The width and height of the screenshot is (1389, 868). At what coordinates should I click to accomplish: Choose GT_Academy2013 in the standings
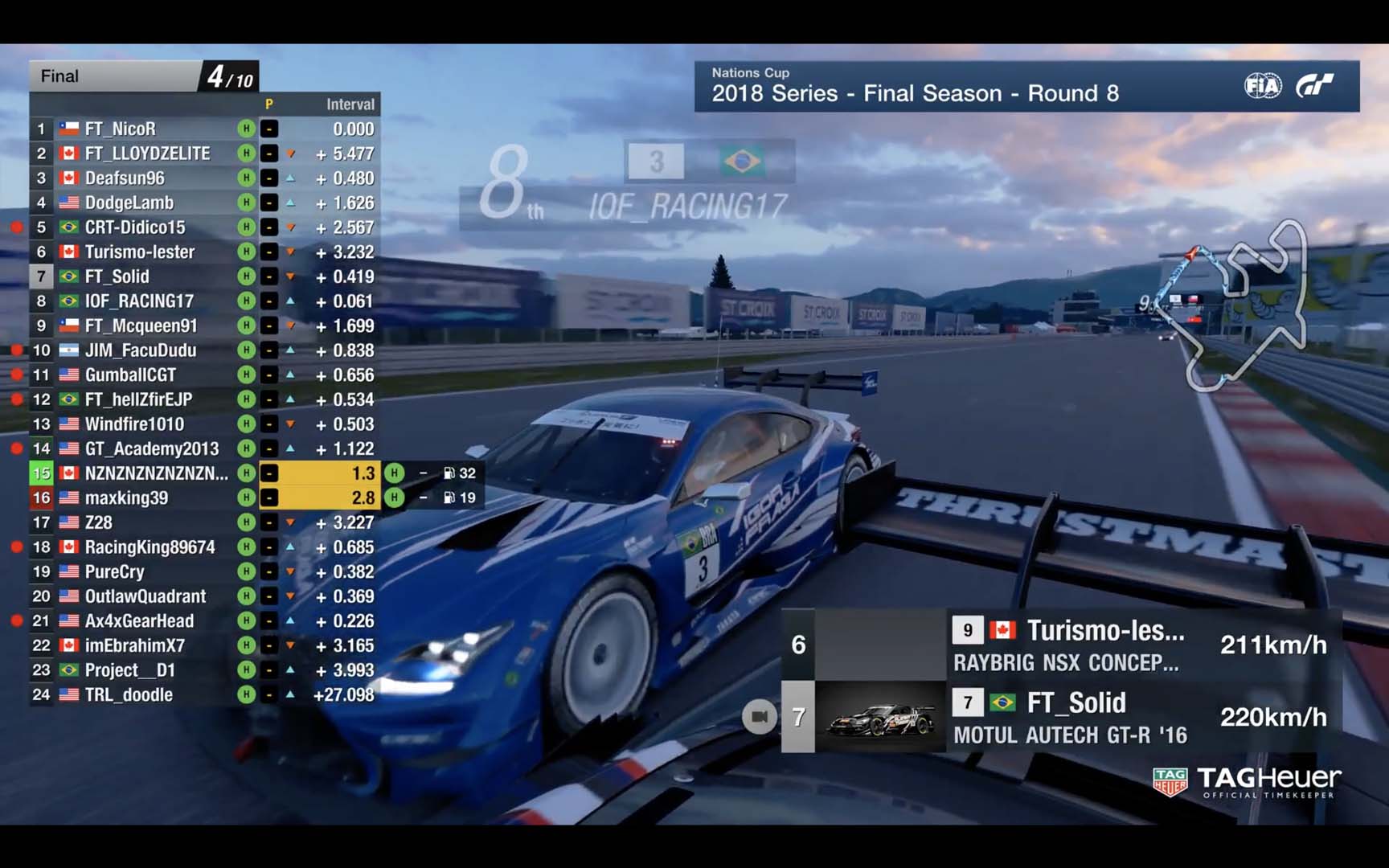pyautogui.click(x=152, y=448)
